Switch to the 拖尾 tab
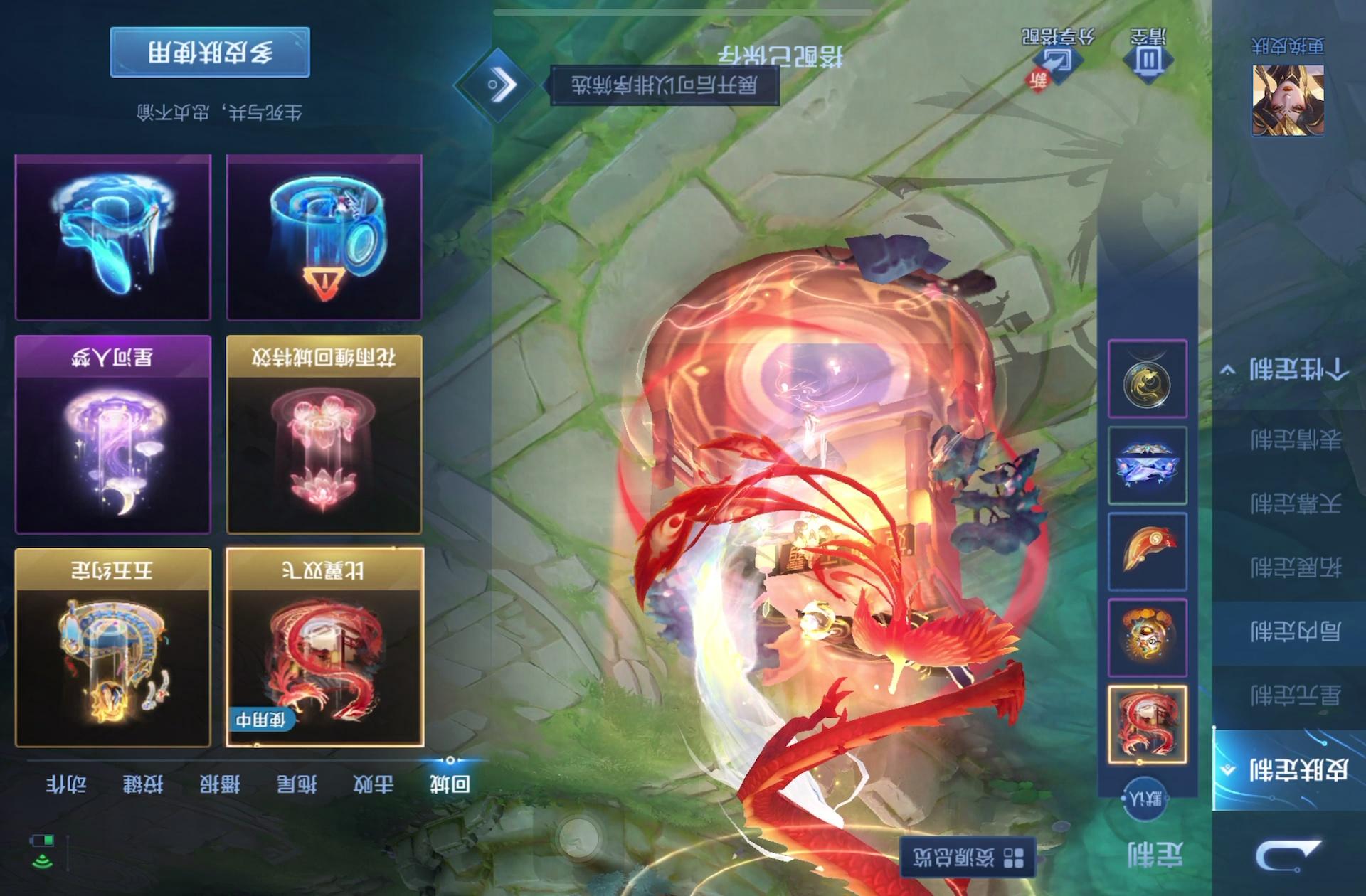The width and height of the screenshot is (1366, 896). 296,784
